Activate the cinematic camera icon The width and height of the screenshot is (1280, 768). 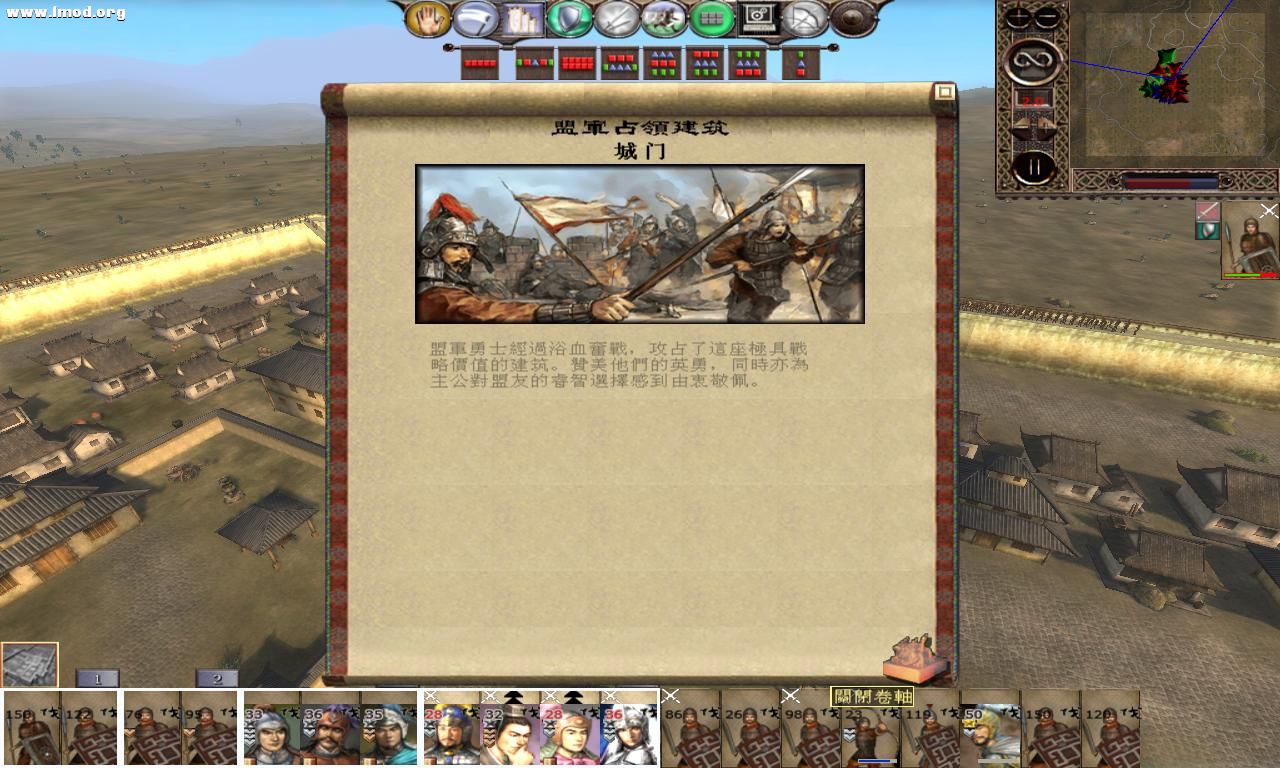pyautogui.click(x=757, y=17)
